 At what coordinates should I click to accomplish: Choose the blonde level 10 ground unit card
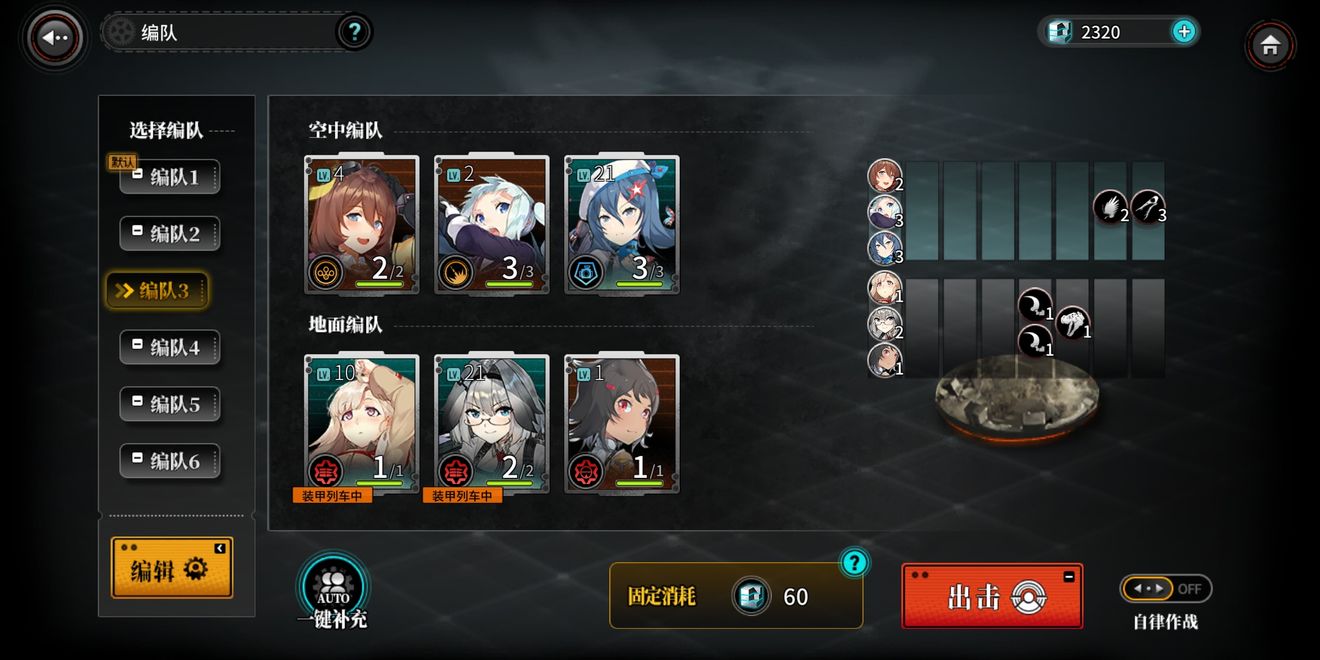coord(361,424)
